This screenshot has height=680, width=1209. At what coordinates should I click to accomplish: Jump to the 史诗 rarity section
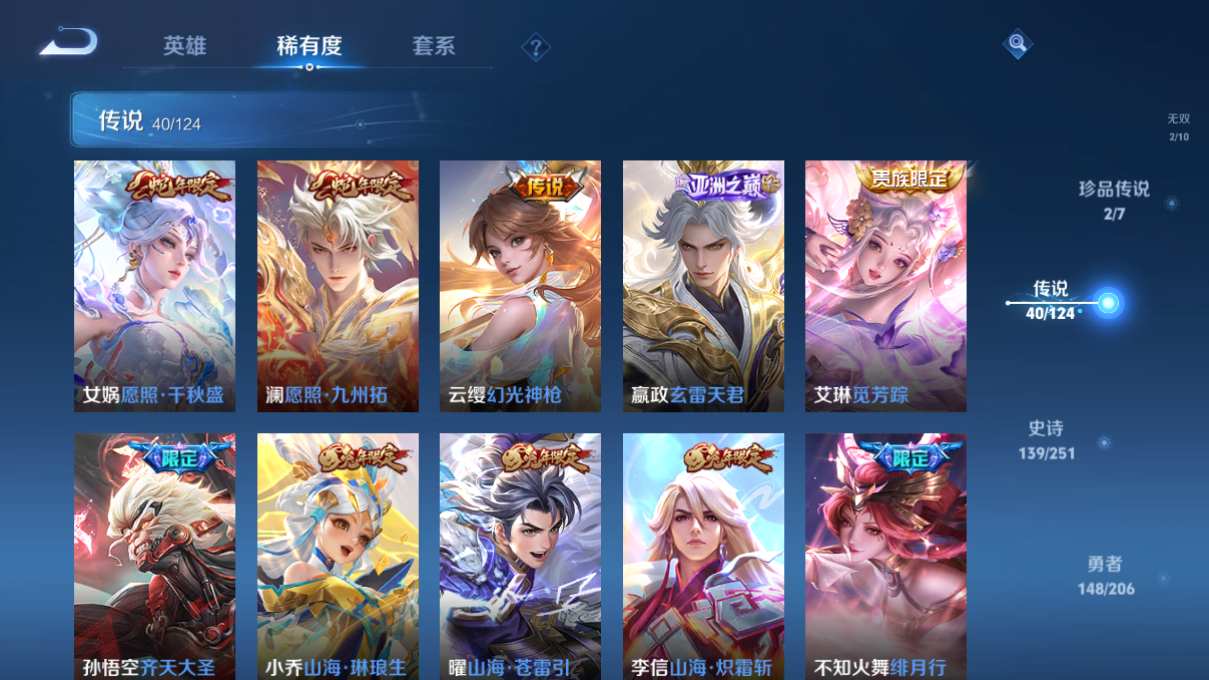pos(1046,440)
